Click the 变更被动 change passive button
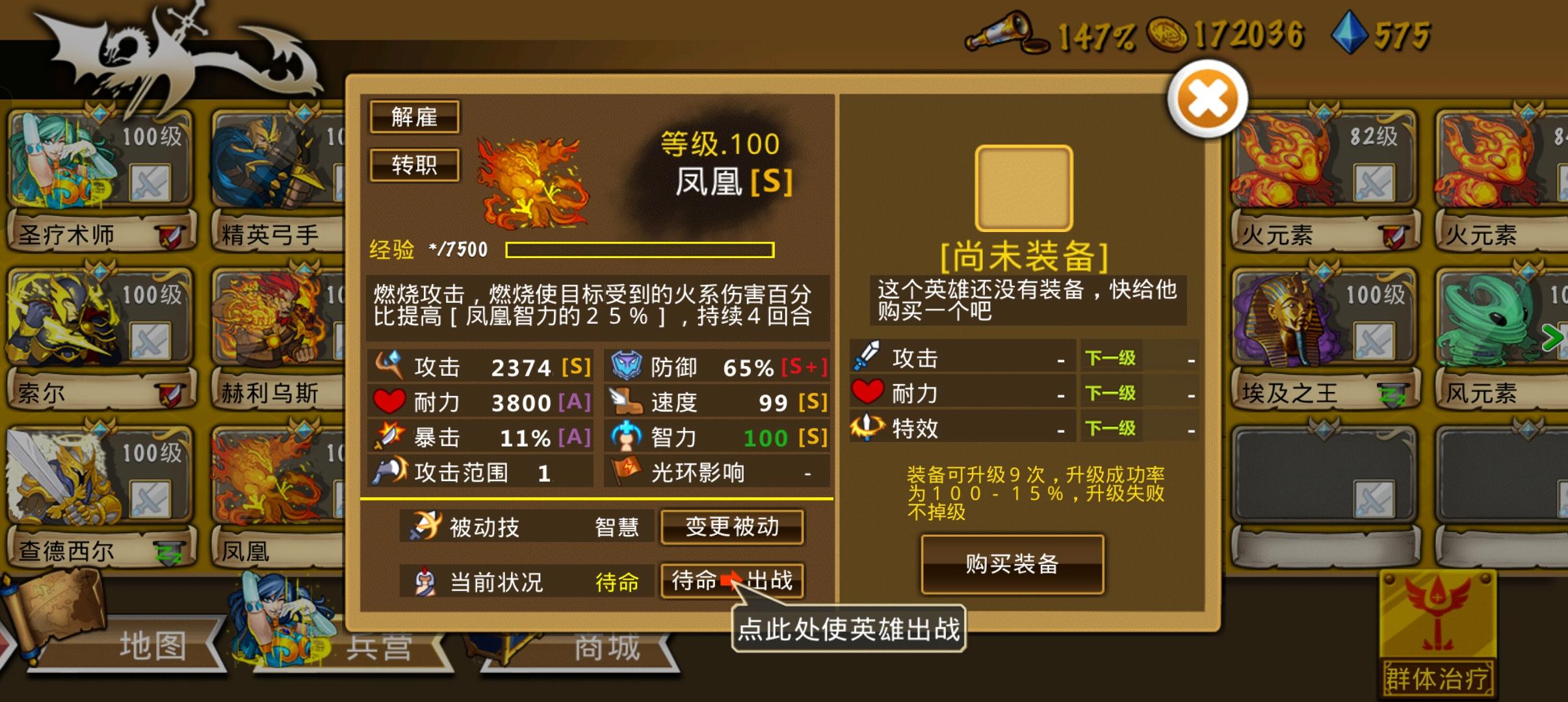Viewport: 1568px width, 702px height. click(x=732, y=528)
